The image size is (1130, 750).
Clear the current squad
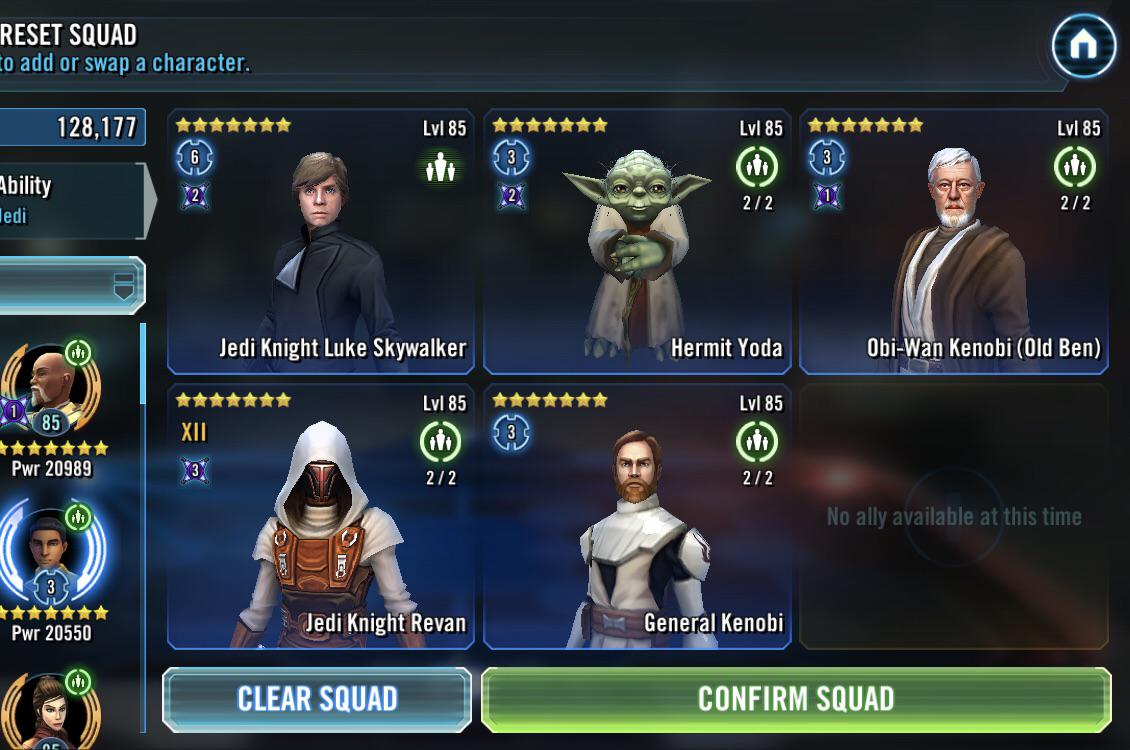point(317,699)
